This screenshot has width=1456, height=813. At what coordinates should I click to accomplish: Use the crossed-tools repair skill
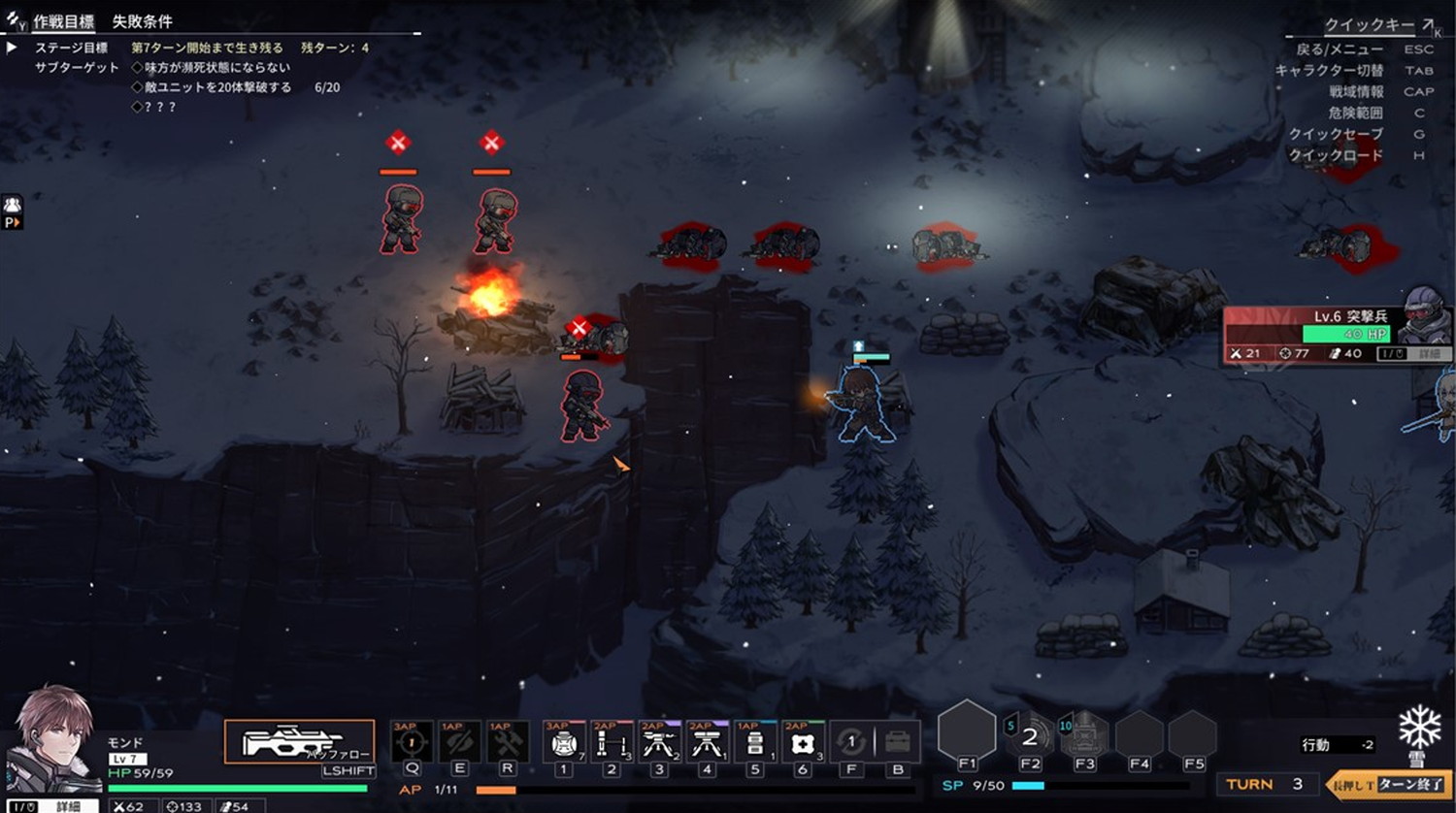point(508,743)
